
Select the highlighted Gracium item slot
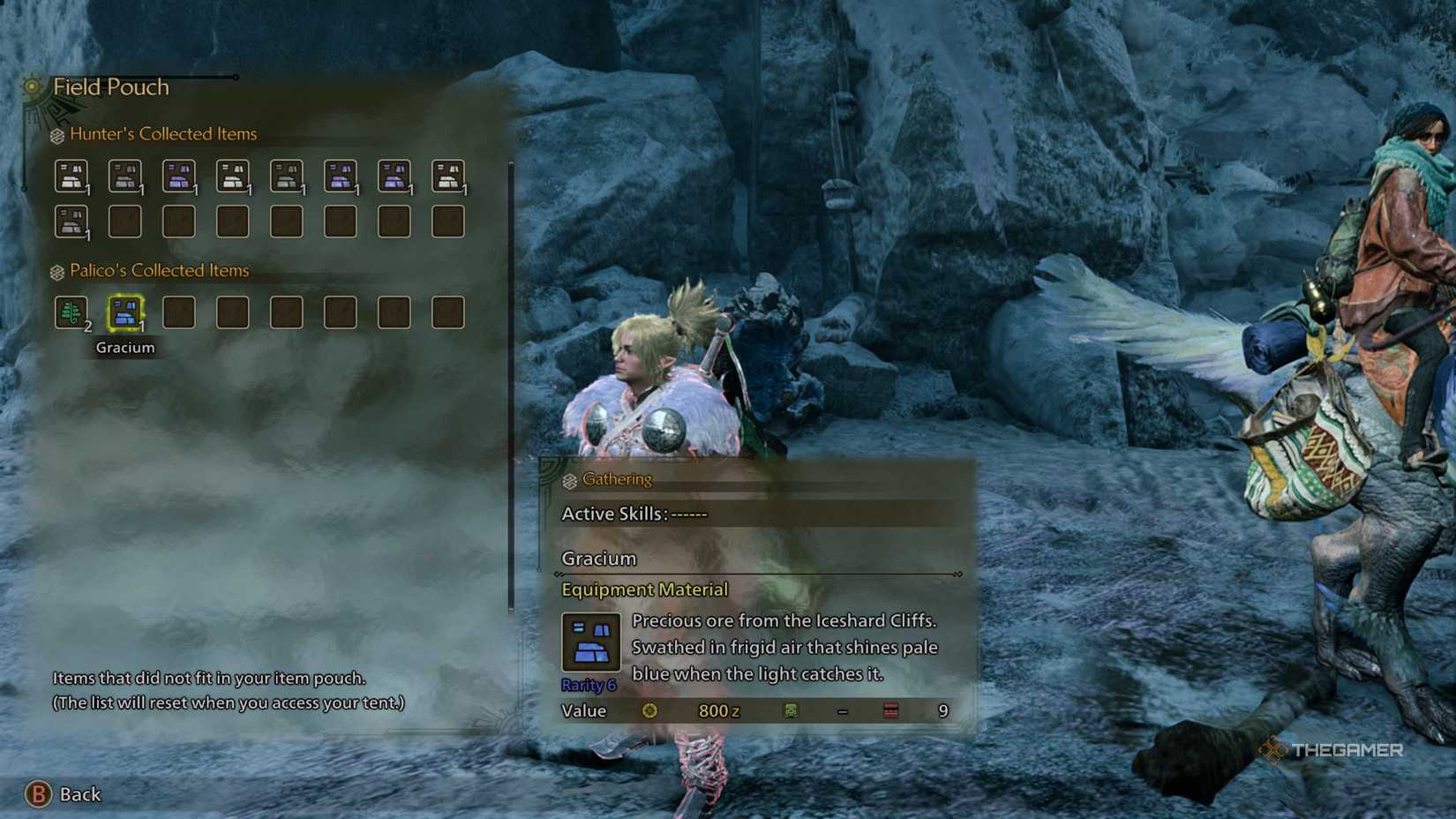coord(124,311)
